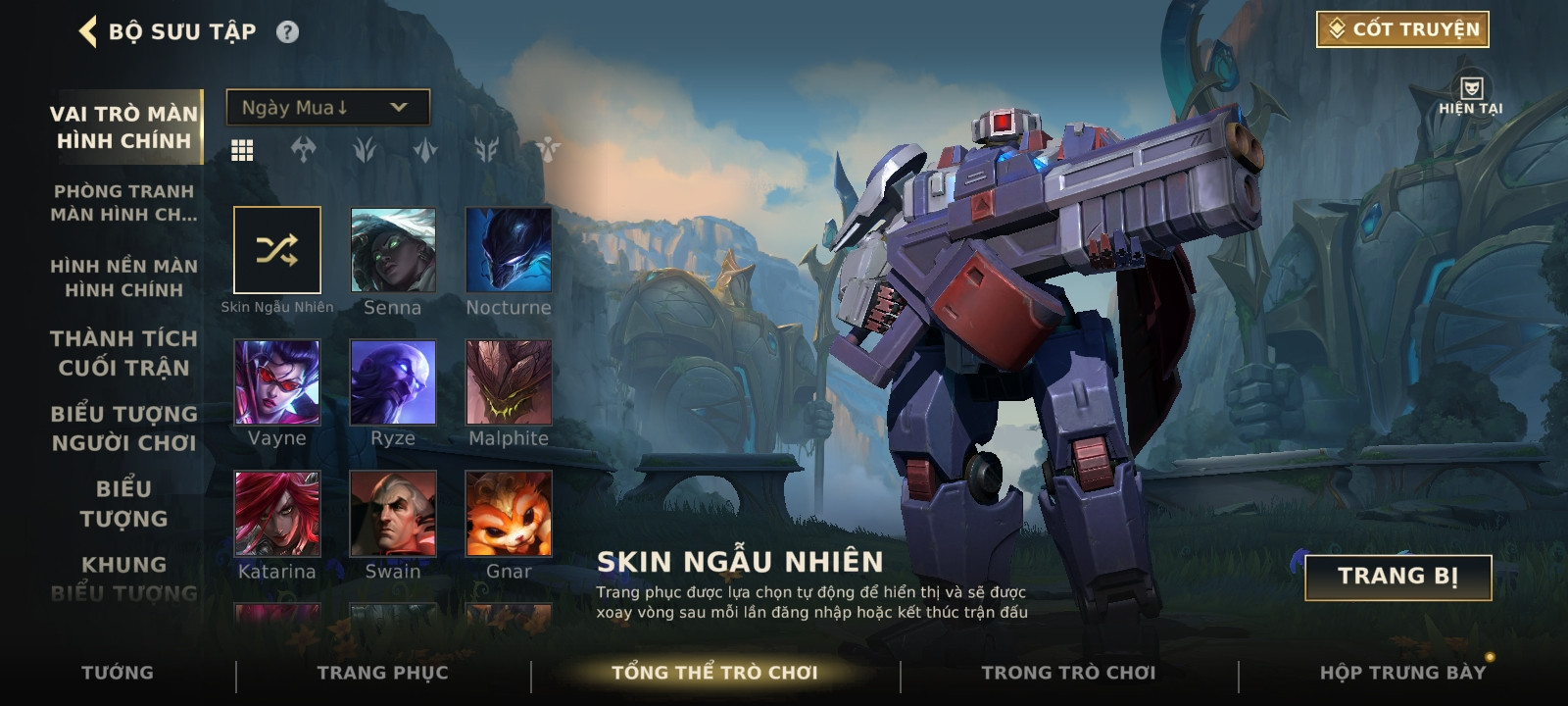Click the Trang Bị equip button
1568x706 pixels.
tap(1397, 577)
